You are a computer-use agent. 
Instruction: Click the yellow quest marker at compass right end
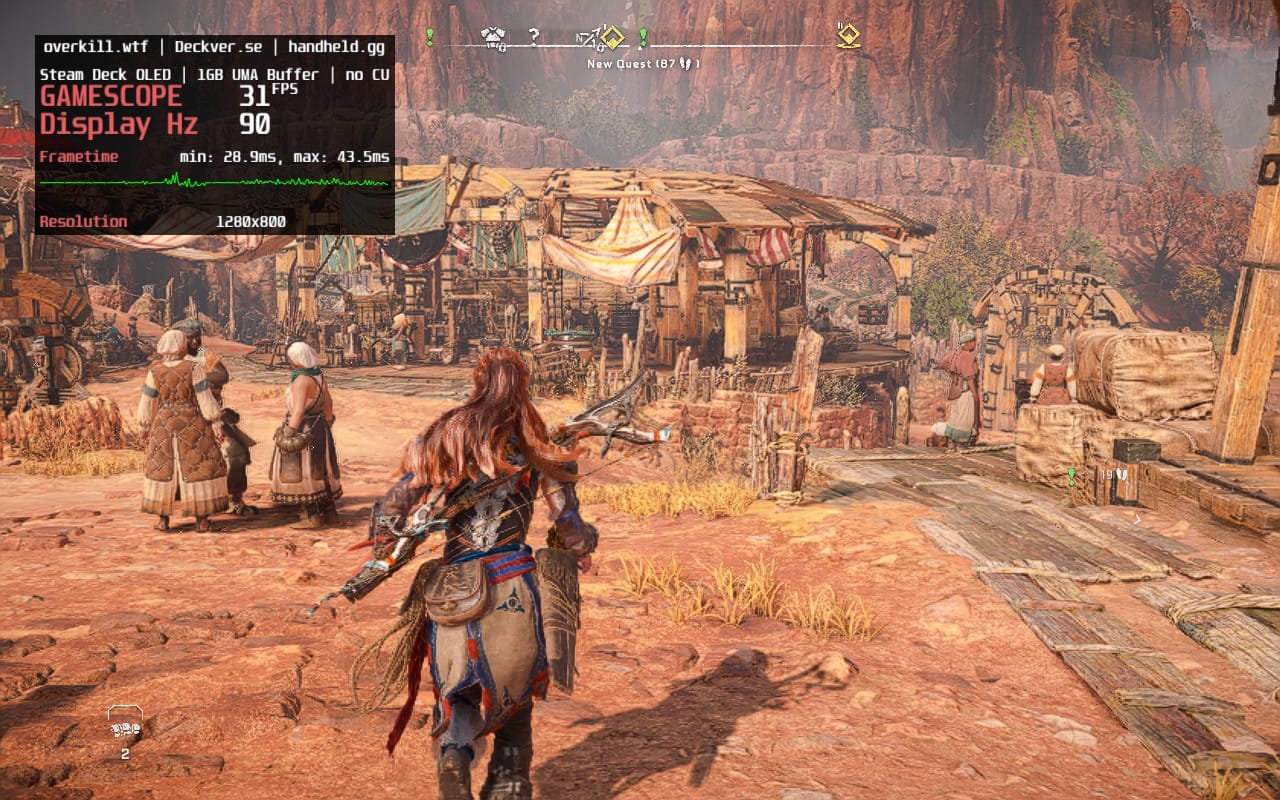(x=848, y=37)
